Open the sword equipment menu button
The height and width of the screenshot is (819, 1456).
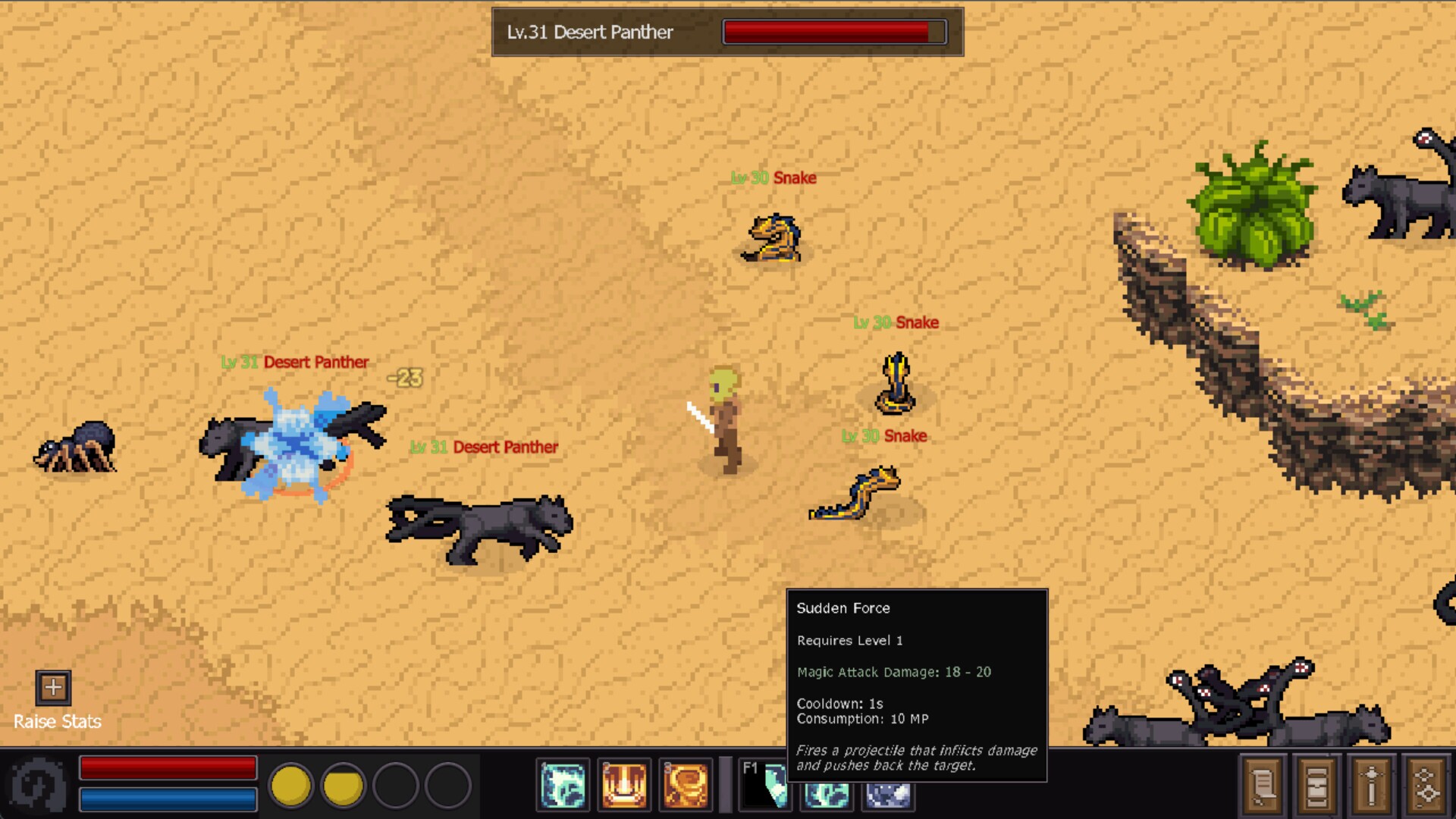[1372, 785]
